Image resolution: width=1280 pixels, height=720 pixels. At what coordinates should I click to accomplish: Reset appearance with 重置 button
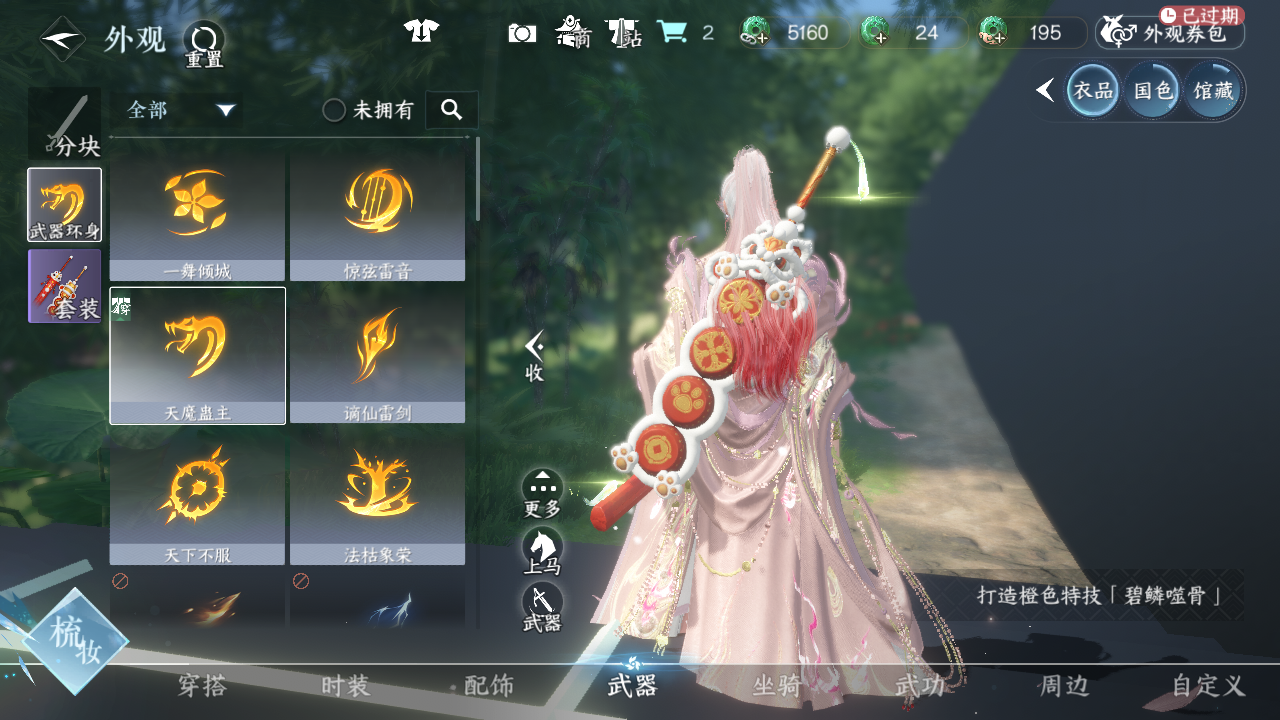pyautogui.click(x=204, y=44)
